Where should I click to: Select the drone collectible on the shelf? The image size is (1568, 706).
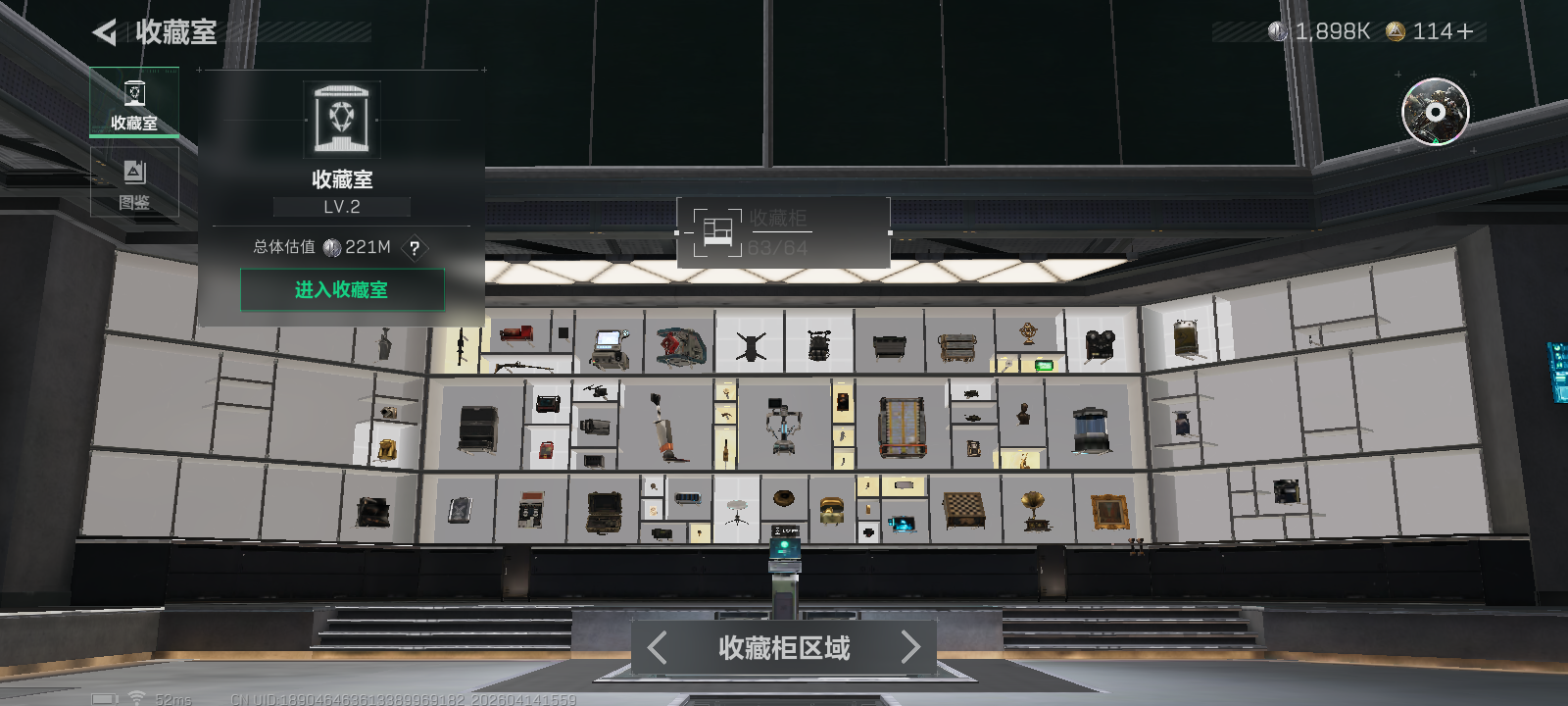click(751, 343)
